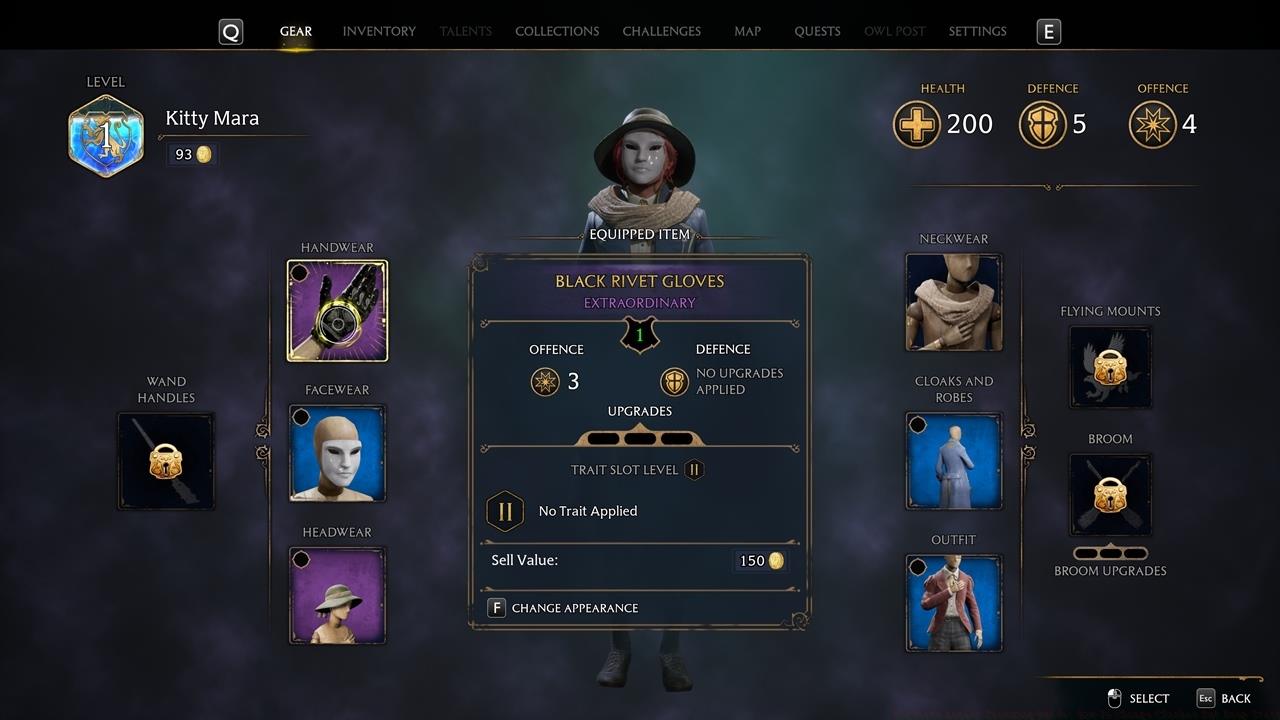Image resolution: width=1280 pixels, height=720 pixels.
Task: Switch to the Inventory tab
Action: pos(379,31)
